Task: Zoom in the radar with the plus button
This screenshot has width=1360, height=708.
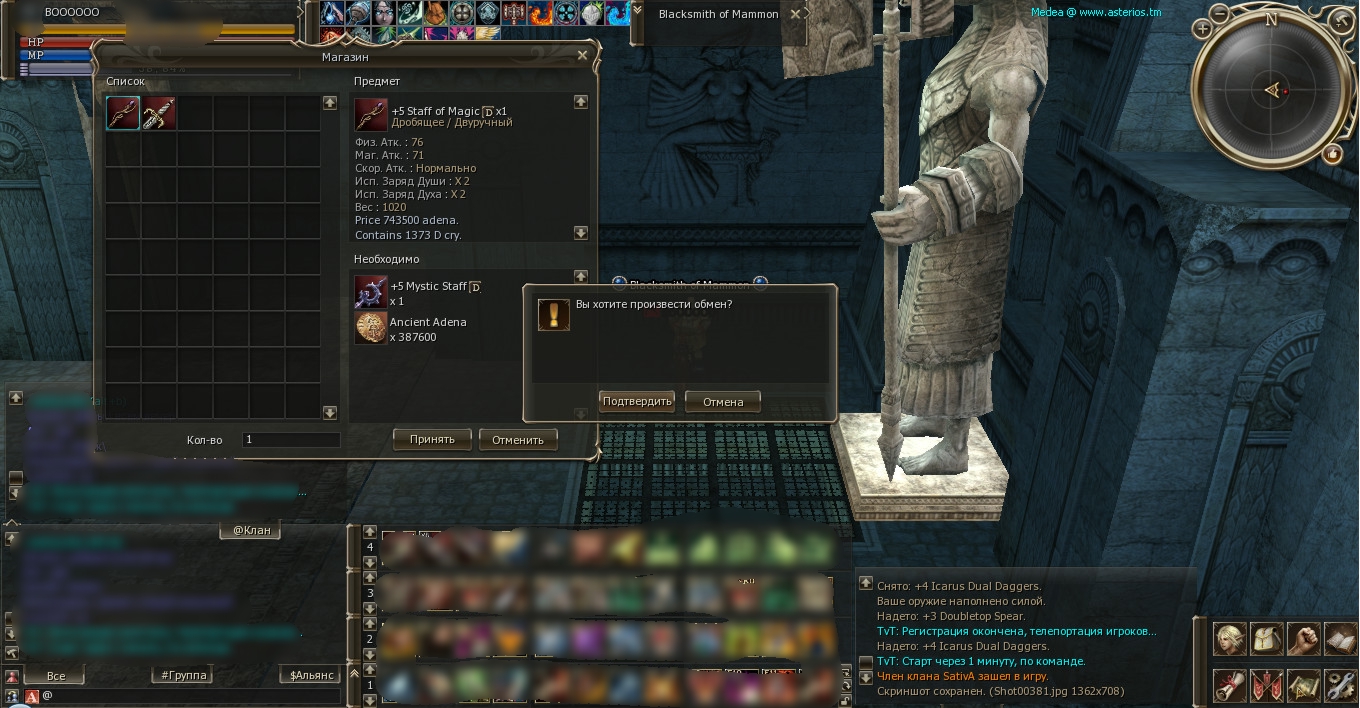Action: (x=1203, y=29)
